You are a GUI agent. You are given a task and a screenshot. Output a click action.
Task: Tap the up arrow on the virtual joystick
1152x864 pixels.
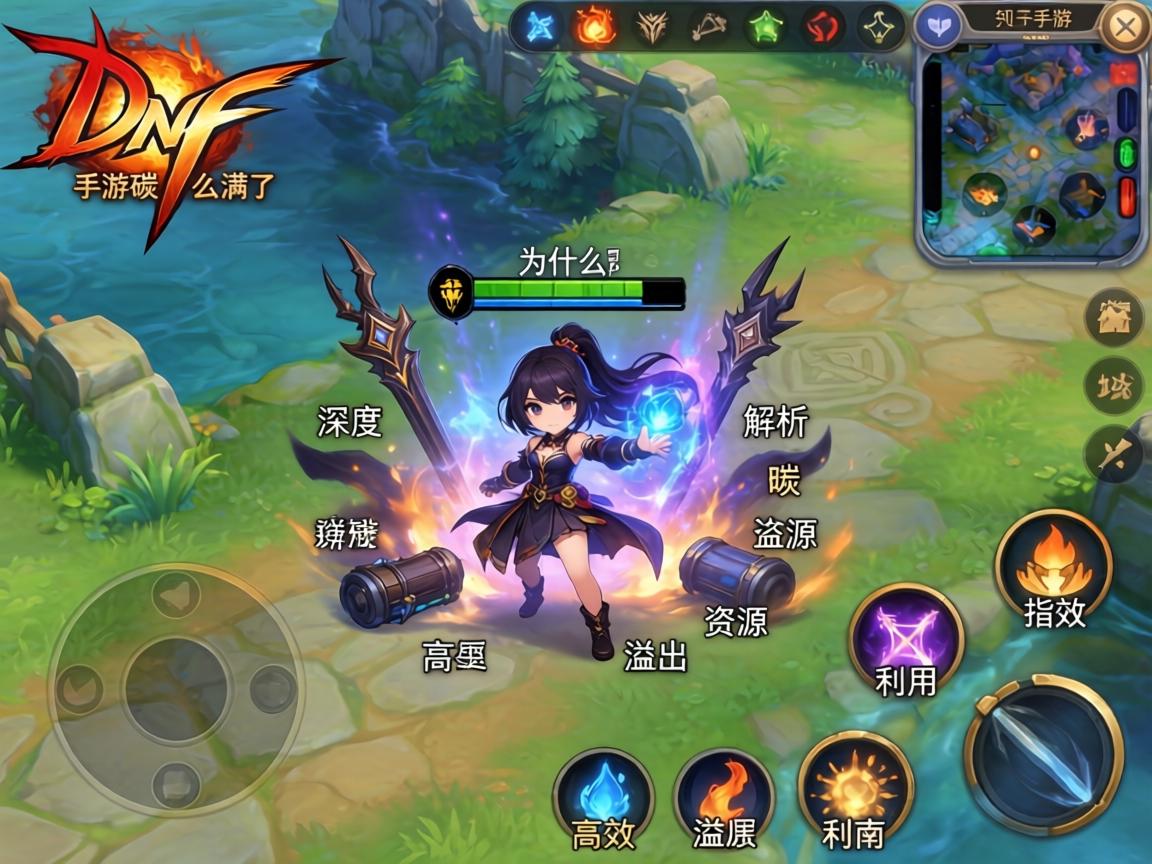pyautogui.click(x=177, y=596)
